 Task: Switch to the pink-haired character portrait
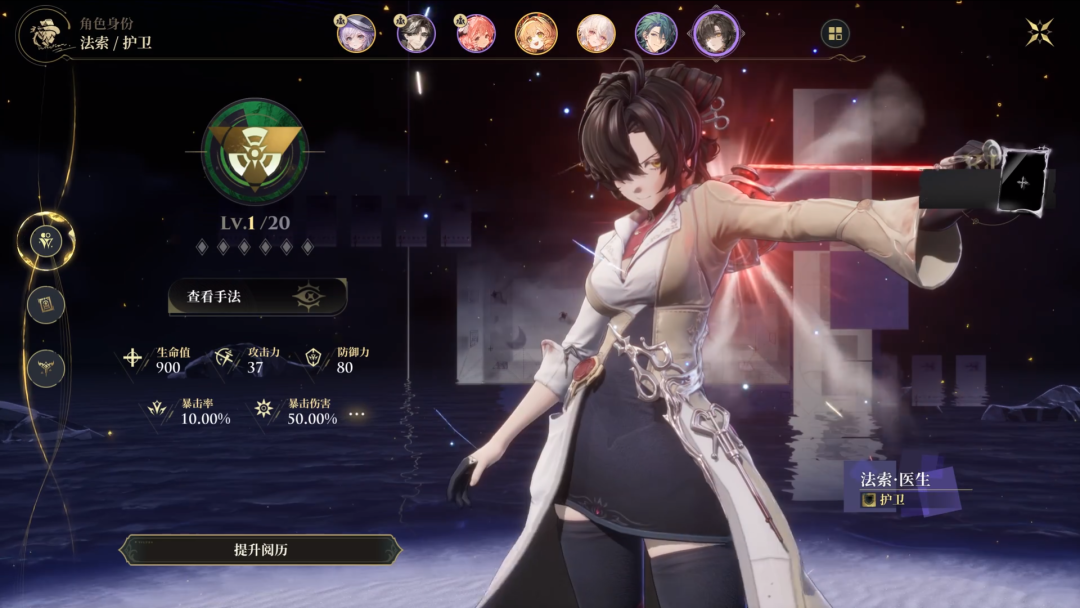point(476,34)
